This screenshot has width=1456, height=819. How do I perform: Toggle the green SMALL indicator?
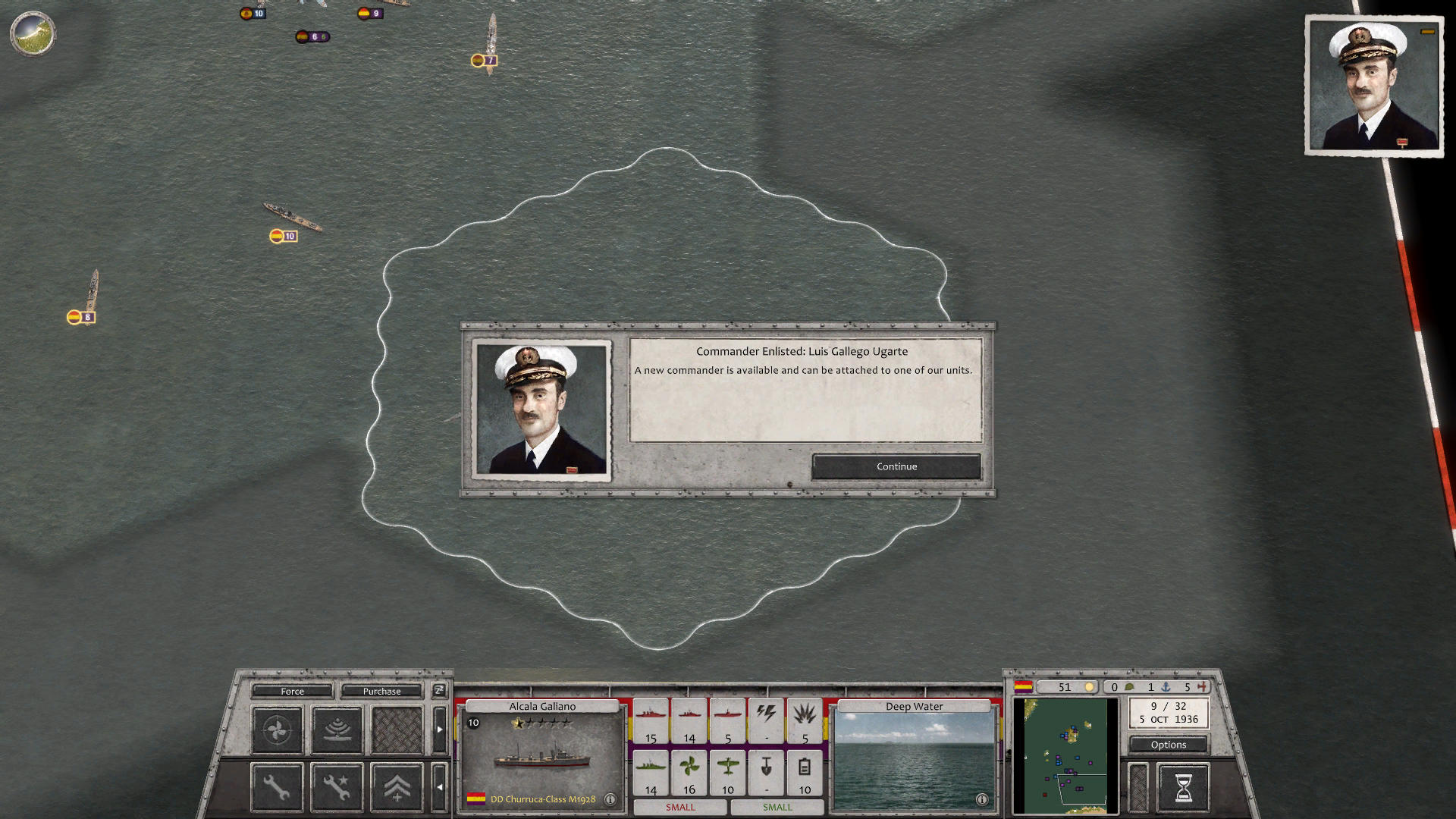(777, 808)
